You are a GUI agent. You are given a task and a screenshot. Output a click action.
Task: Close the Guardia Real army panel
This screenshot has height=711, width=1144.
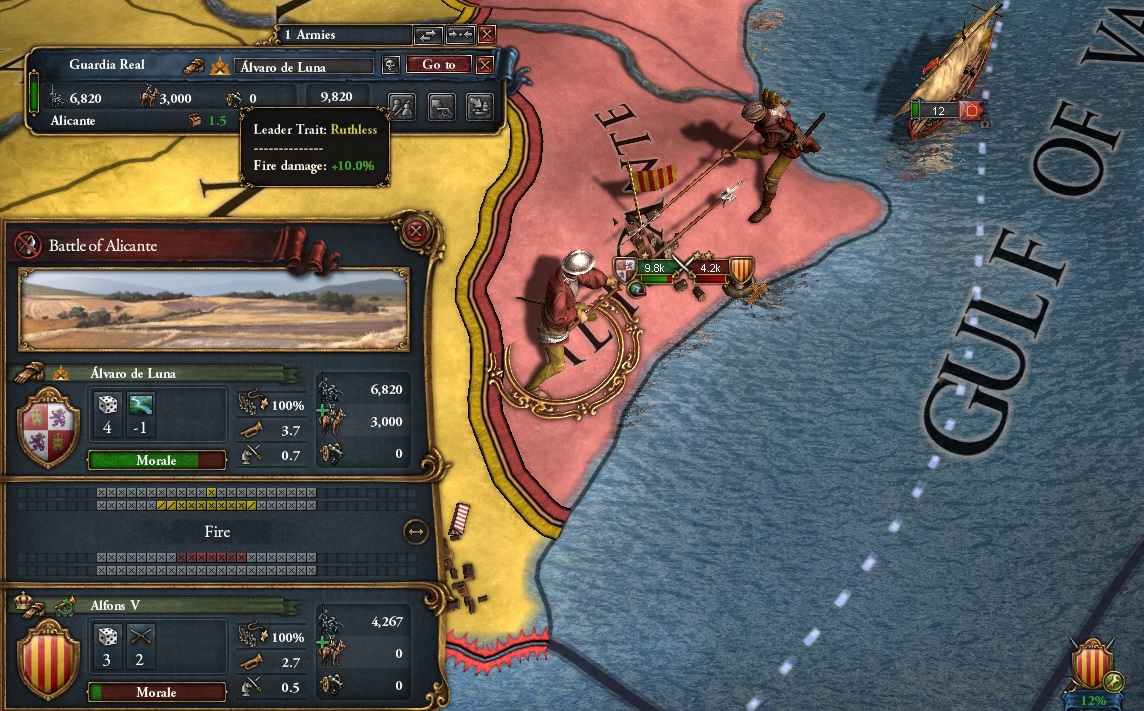click(x=485, y=65)
